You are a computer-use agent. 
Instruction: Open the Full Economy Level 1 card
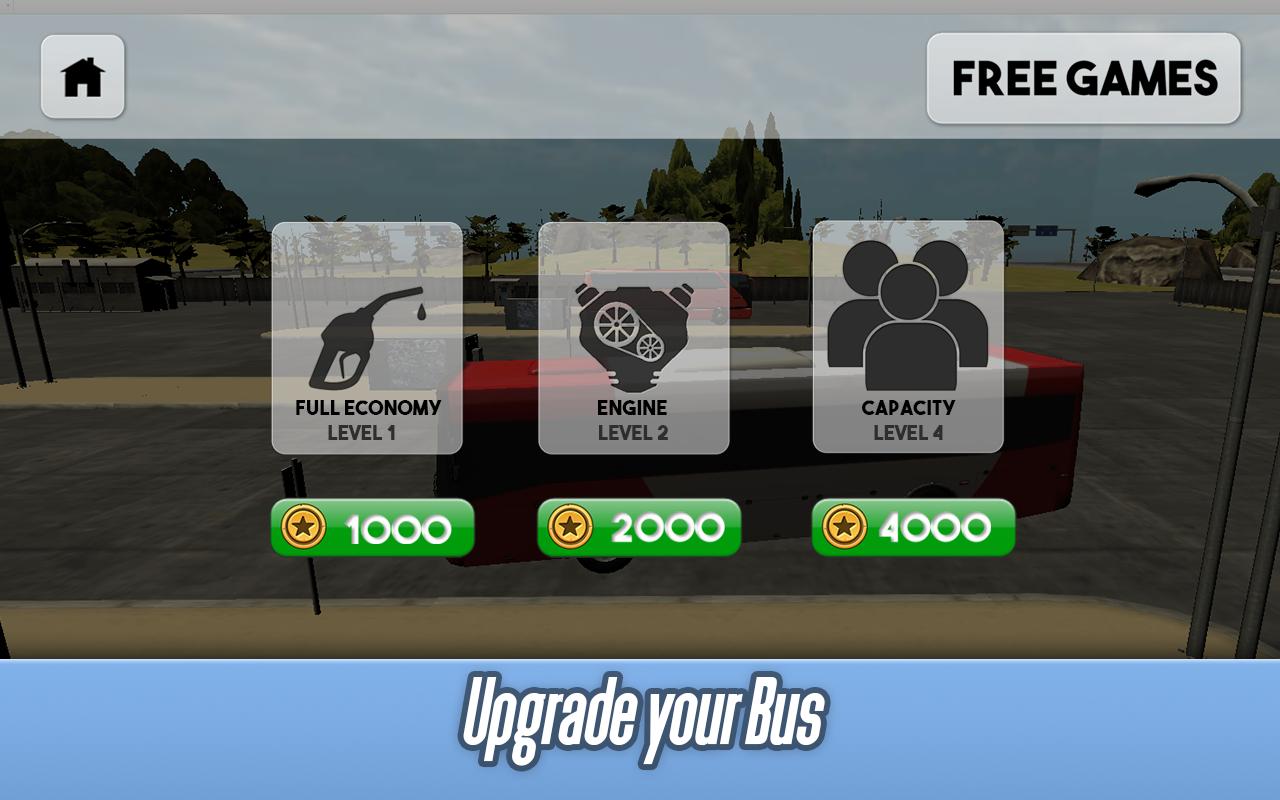(x=367, y=338)
